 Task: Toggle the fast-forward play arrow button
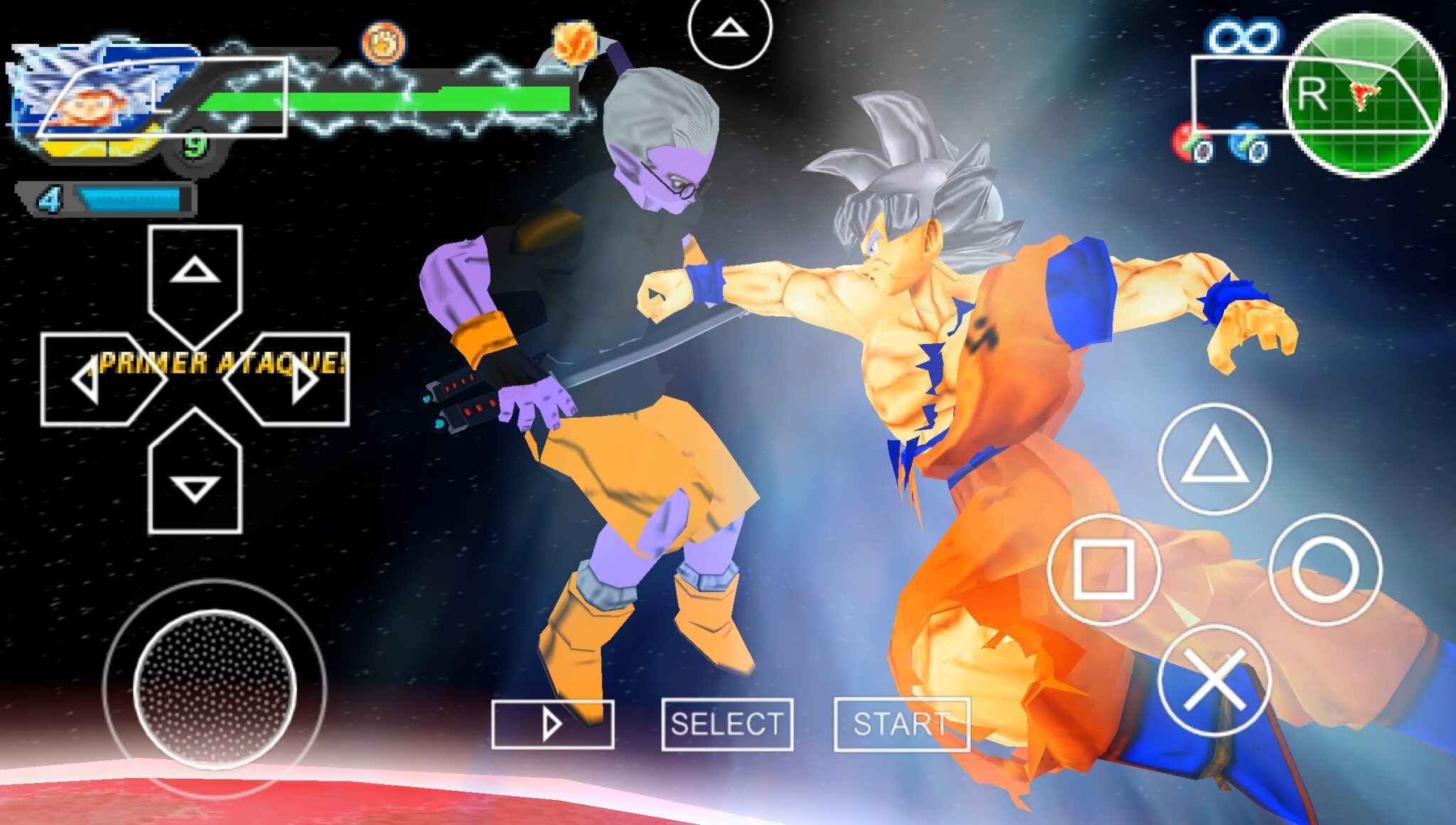[552, 724]
